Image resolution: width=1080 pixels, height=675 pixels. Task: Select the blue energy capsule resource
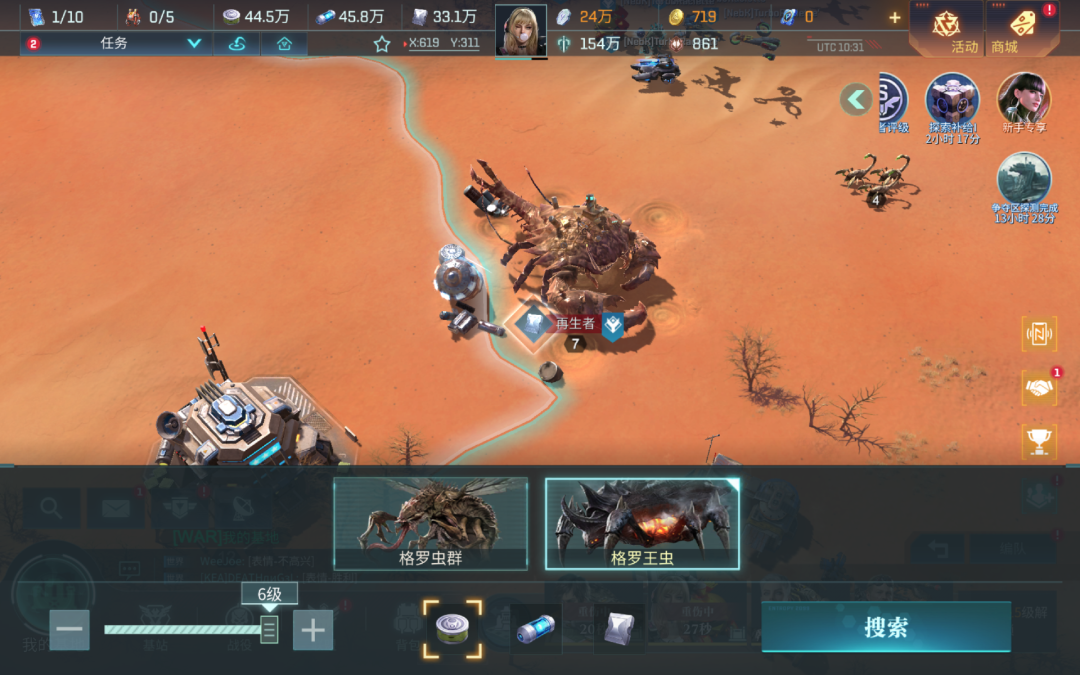(536, 630)
